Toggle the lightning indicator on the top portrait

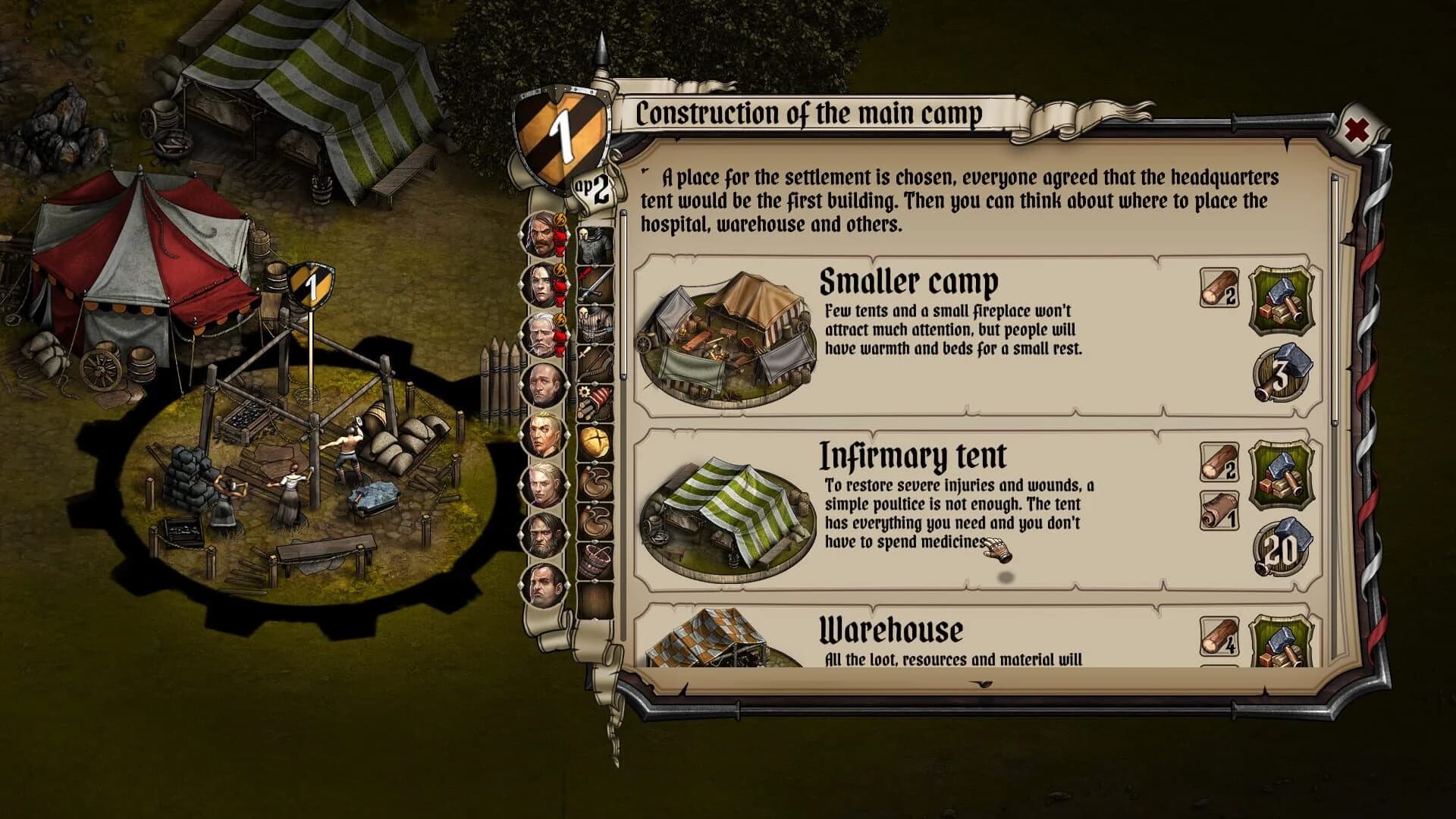[x=559, y=220]
